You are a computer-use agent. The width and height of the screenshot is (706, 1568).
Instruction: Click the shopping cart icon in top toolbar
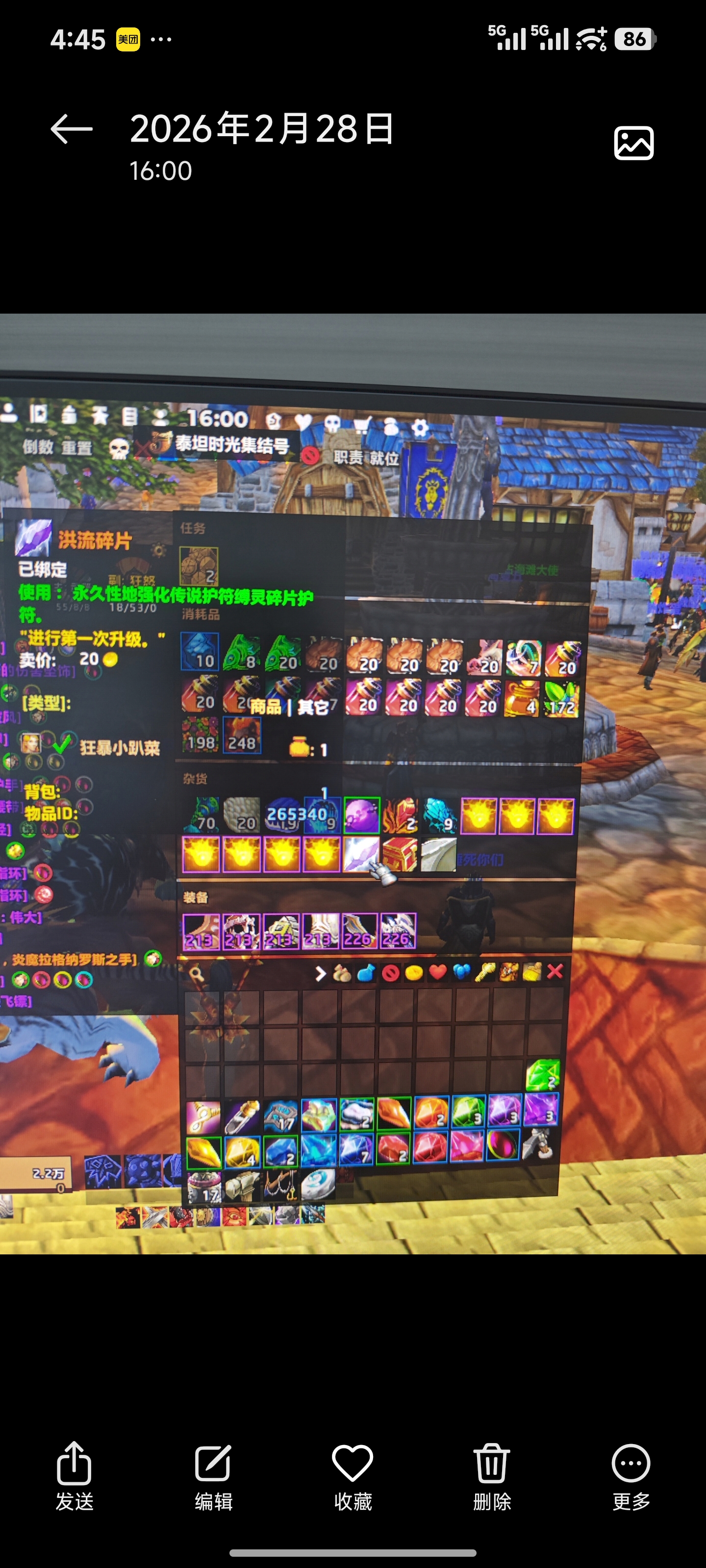[362, 424]
